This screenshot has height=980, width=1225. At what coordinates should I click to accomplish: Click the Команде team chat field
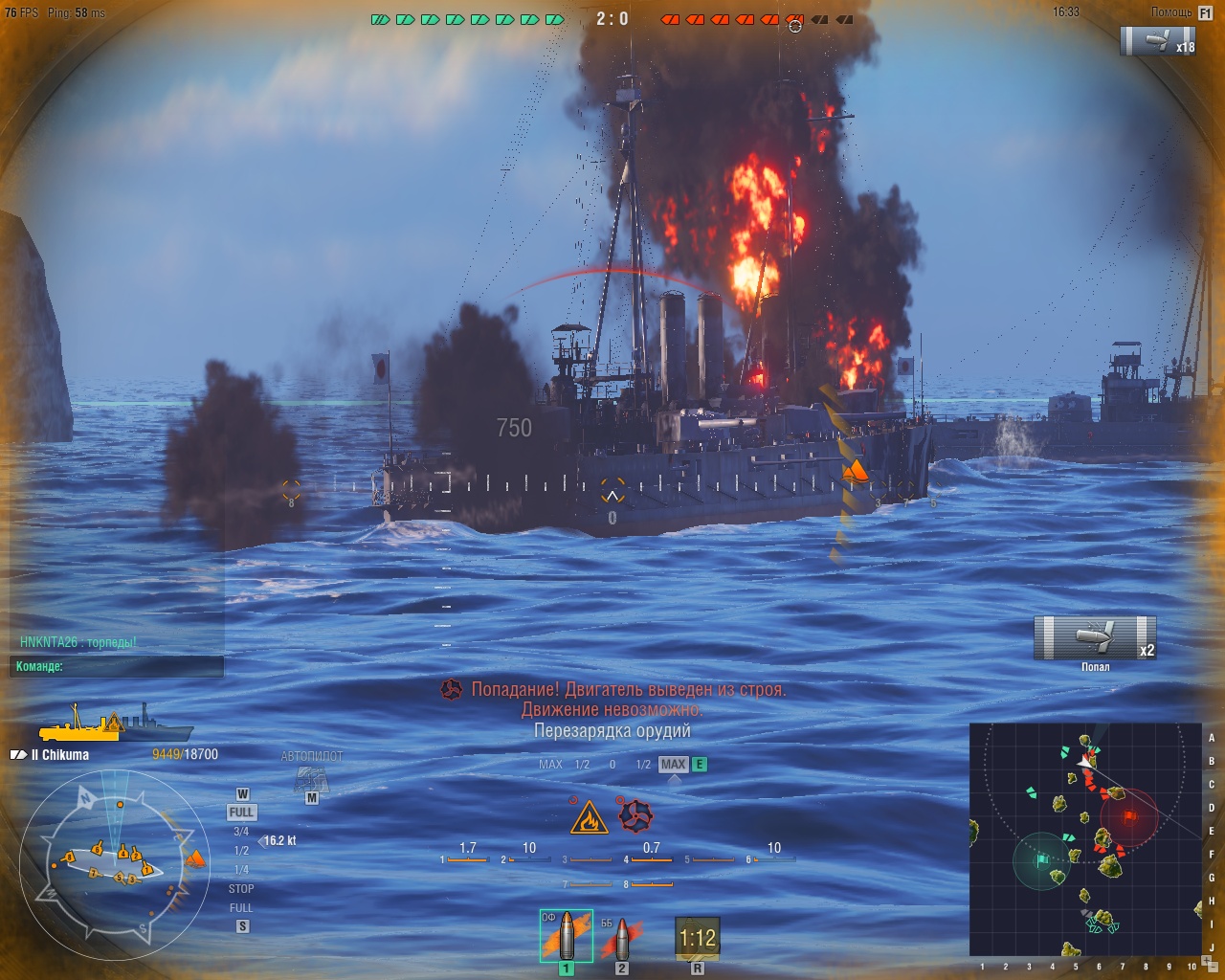(117, 666)
